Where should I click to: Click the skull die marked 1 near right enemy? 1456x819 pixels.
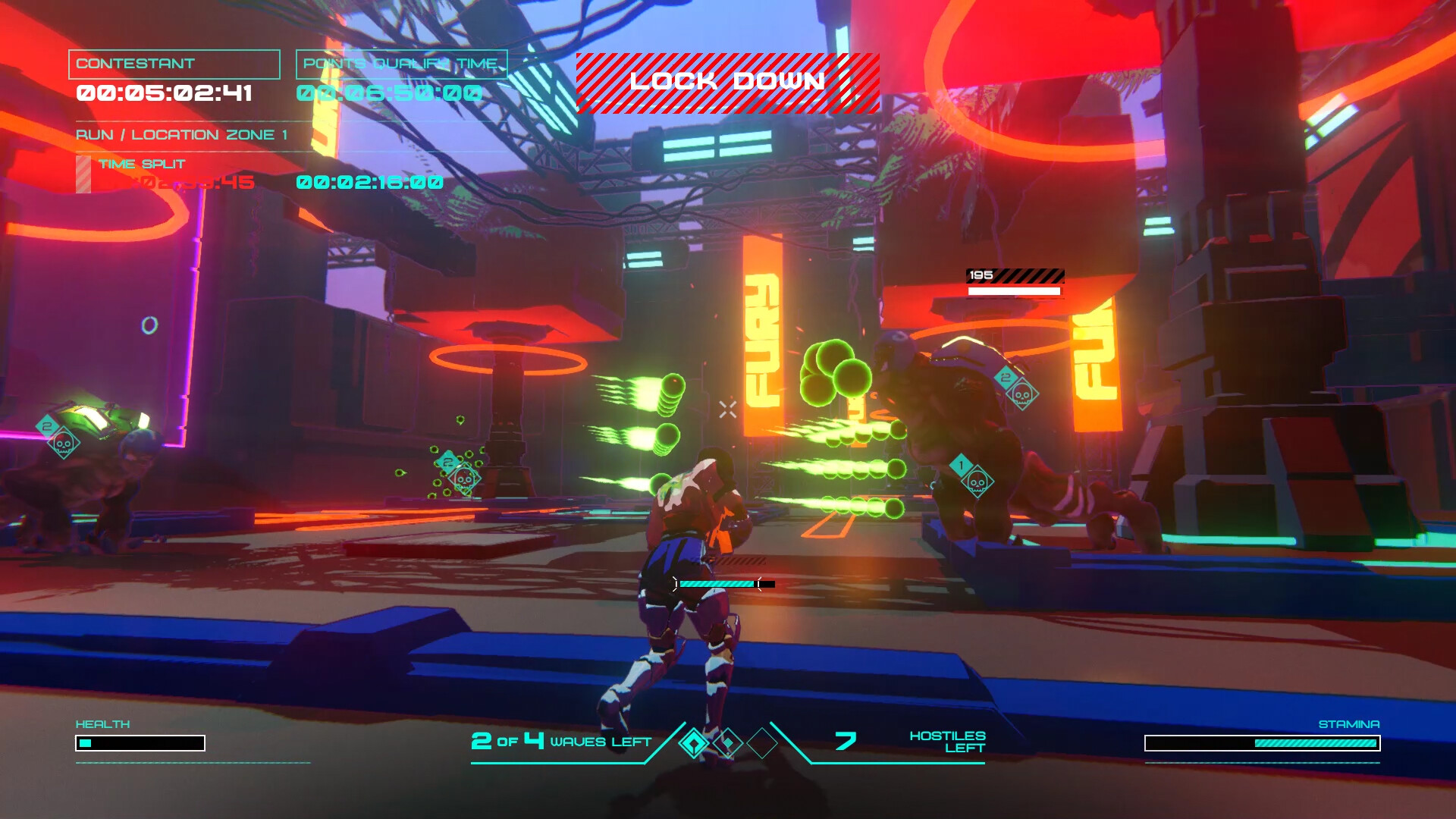pyautogui.click(x=979, y=483)
